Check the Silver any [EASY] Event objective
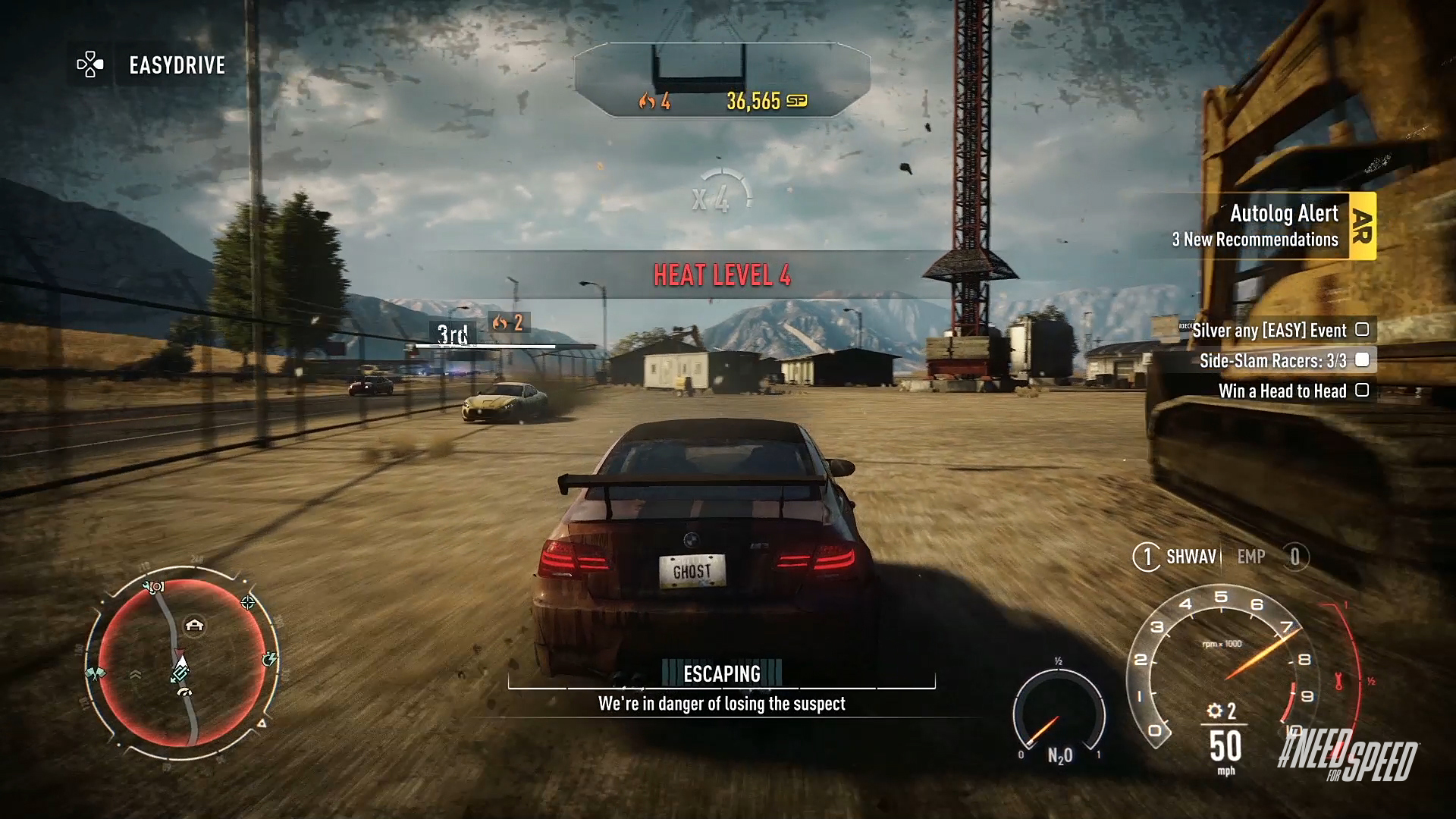1456x819 pixels. 1363,331
